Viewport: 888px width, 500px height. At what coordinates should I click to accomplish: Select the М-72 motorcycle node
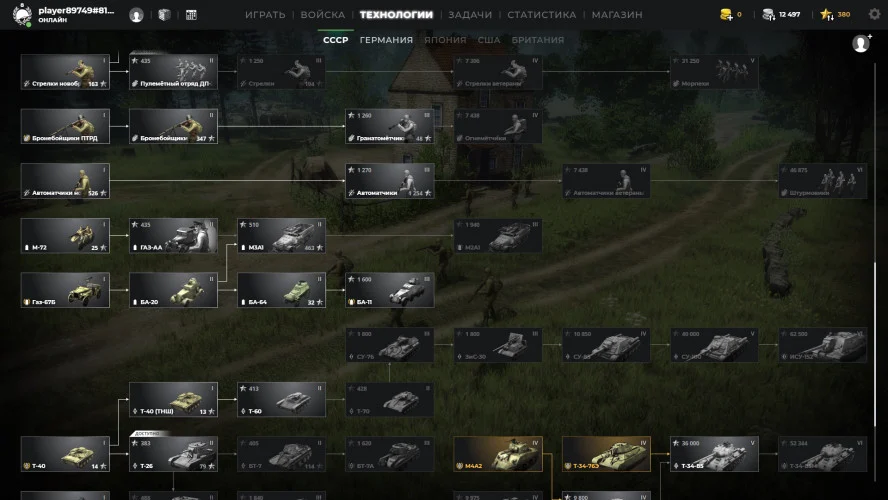[x=65, y=236]
